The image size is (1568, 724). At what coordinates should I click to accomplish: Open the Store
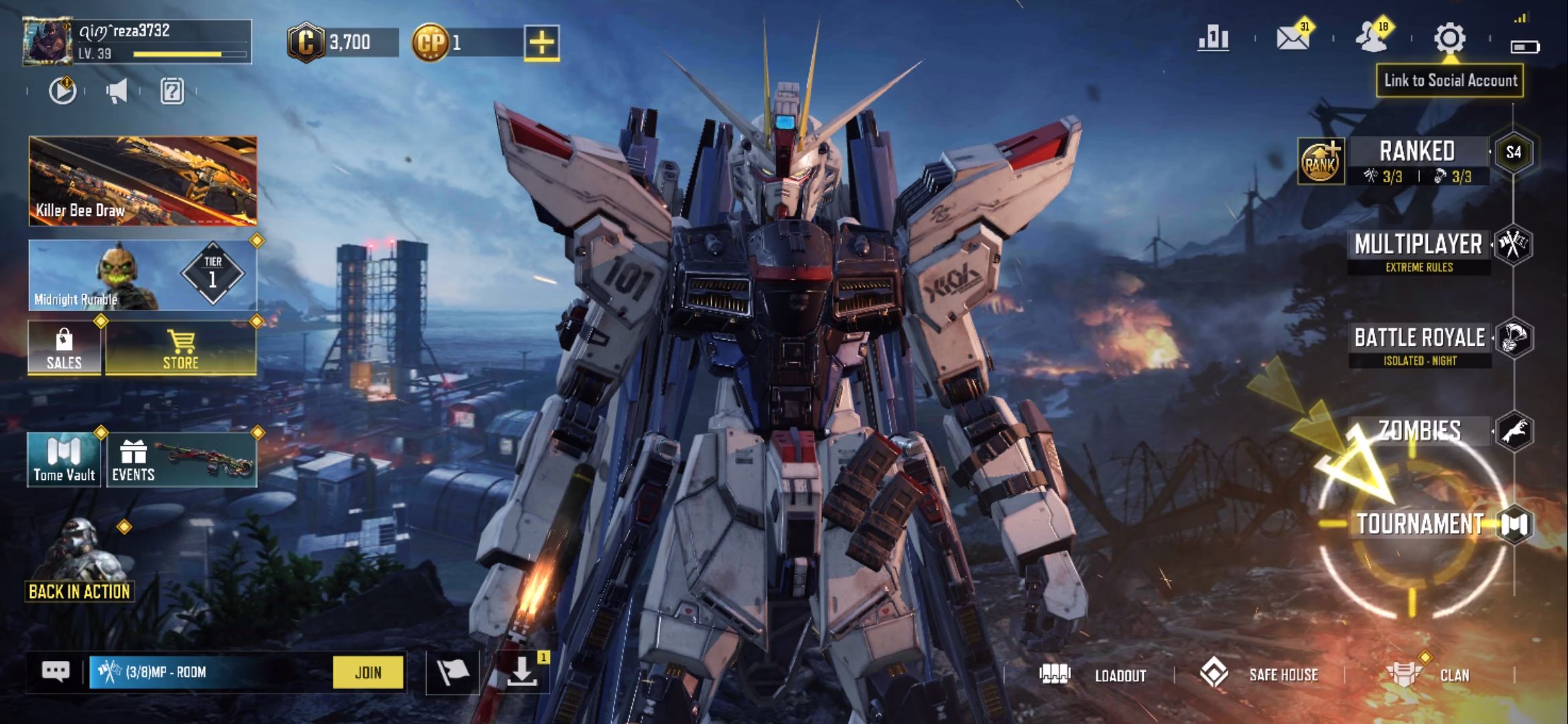tap(181, 349)
